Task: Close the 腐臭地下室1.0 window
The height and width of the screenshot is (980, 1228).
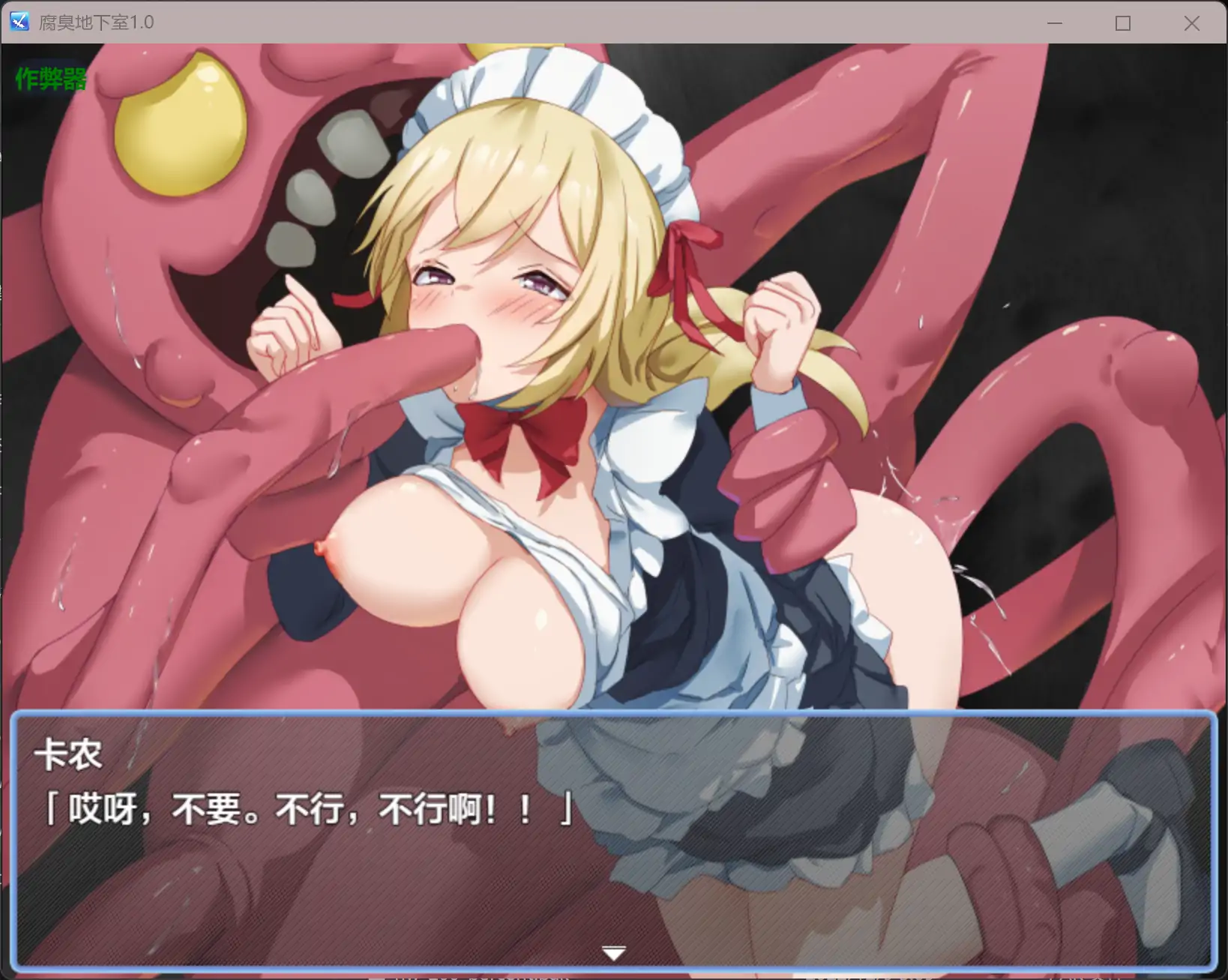Action: (x=1191, y=23)
